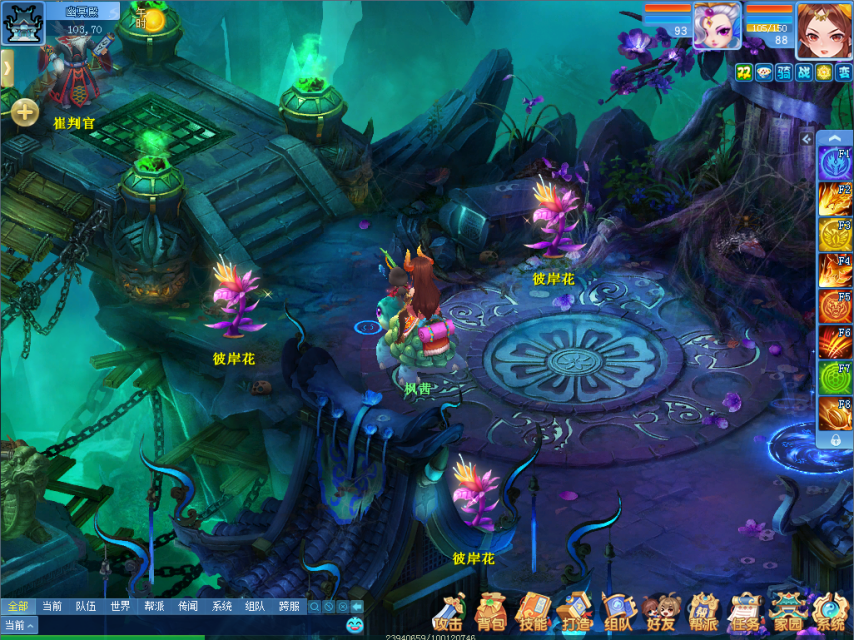Use the F7 green turtle shell skill
Screen dimensions: 854x640
(x=834, y=379)
